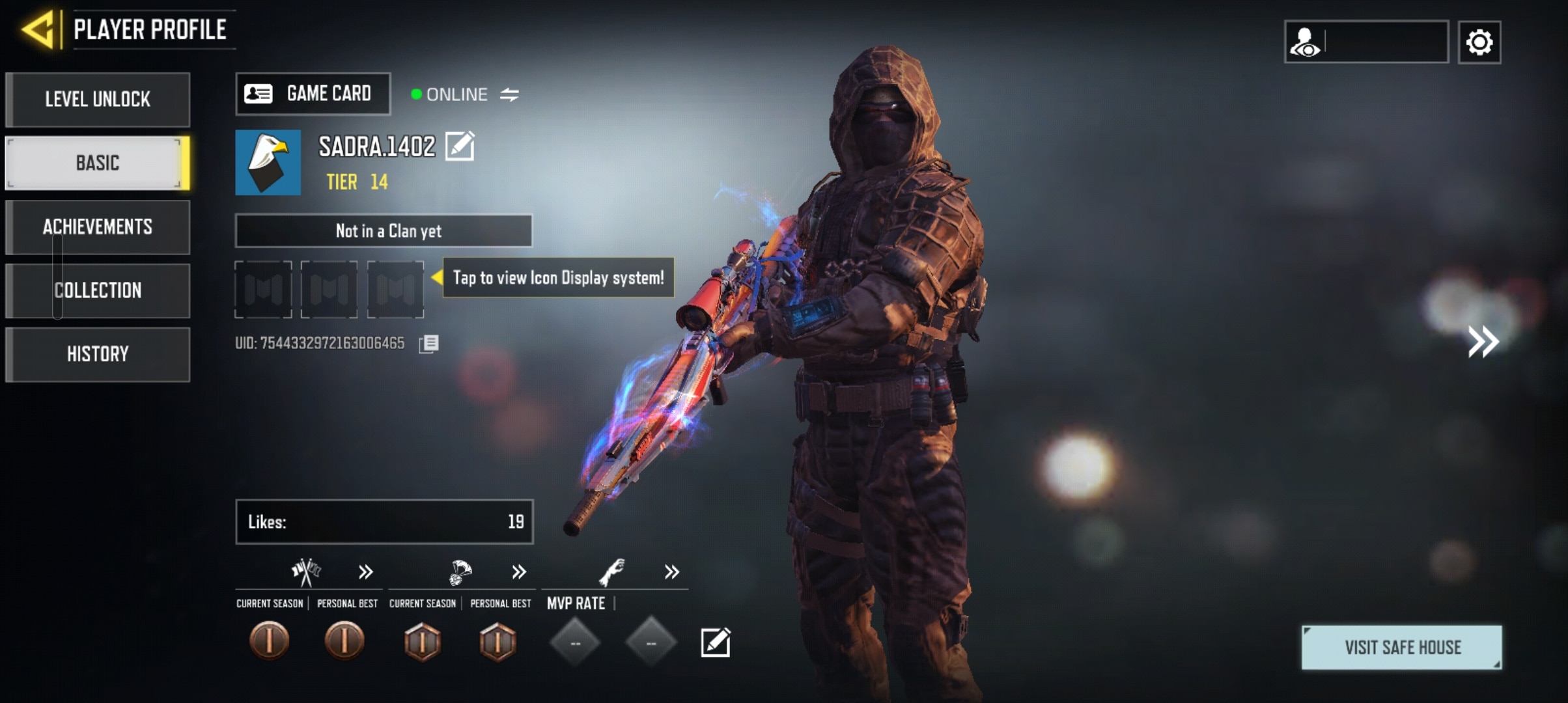
Task: Switch to the Achievements tab
Action: pyautogui.click(x=98, y=227)
